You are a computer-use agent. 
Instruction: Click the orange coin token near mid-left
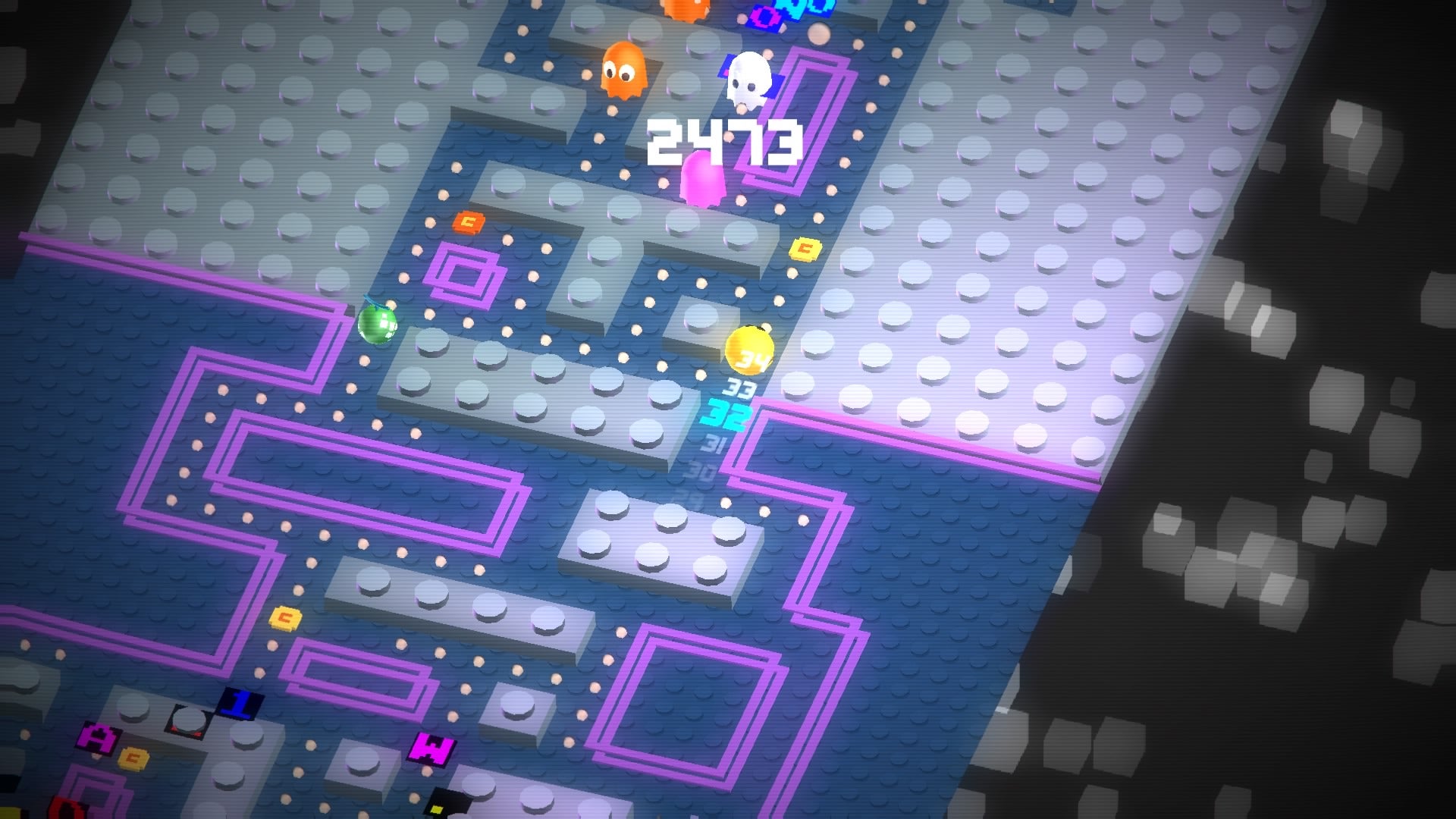pyautogui.click(x=467, y=221)
